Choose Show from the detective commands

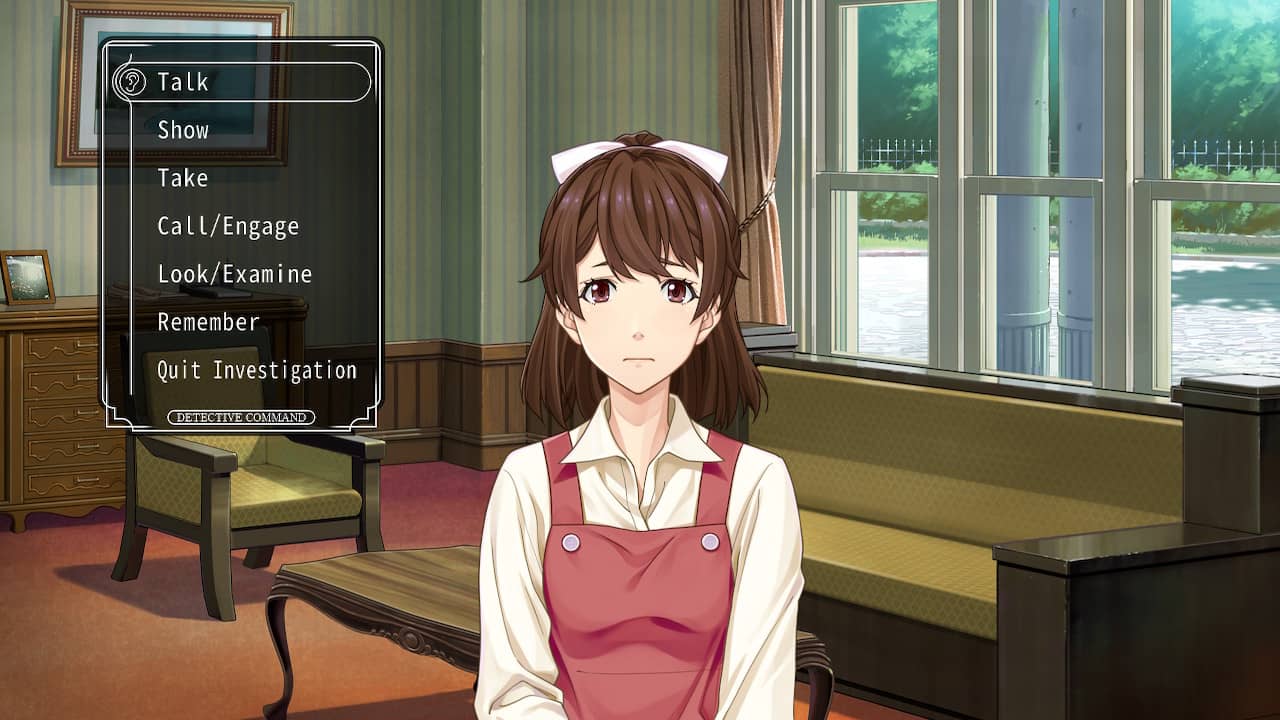point(183,130)
